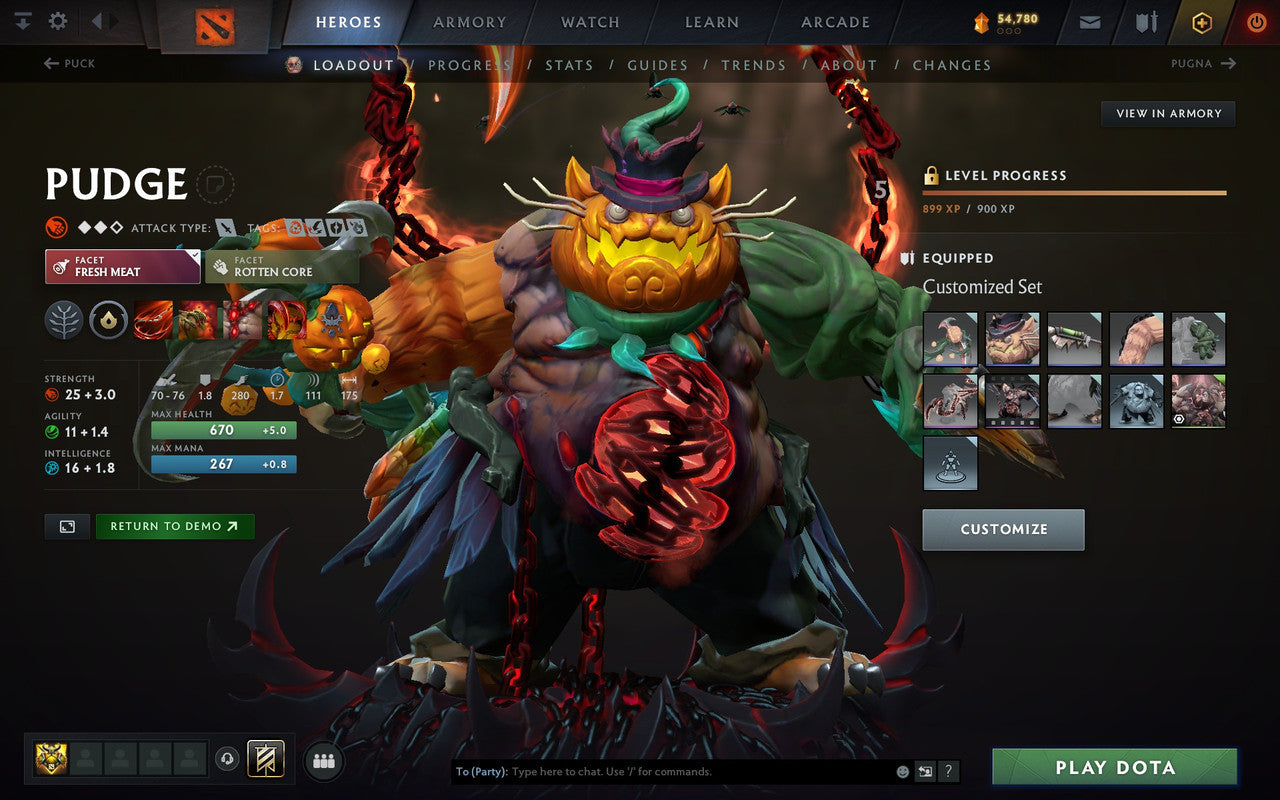The height and width of the screenshot is (800, 1280).
Task: Click the level progress XP bar
Action: click(x=1075, y=192)
